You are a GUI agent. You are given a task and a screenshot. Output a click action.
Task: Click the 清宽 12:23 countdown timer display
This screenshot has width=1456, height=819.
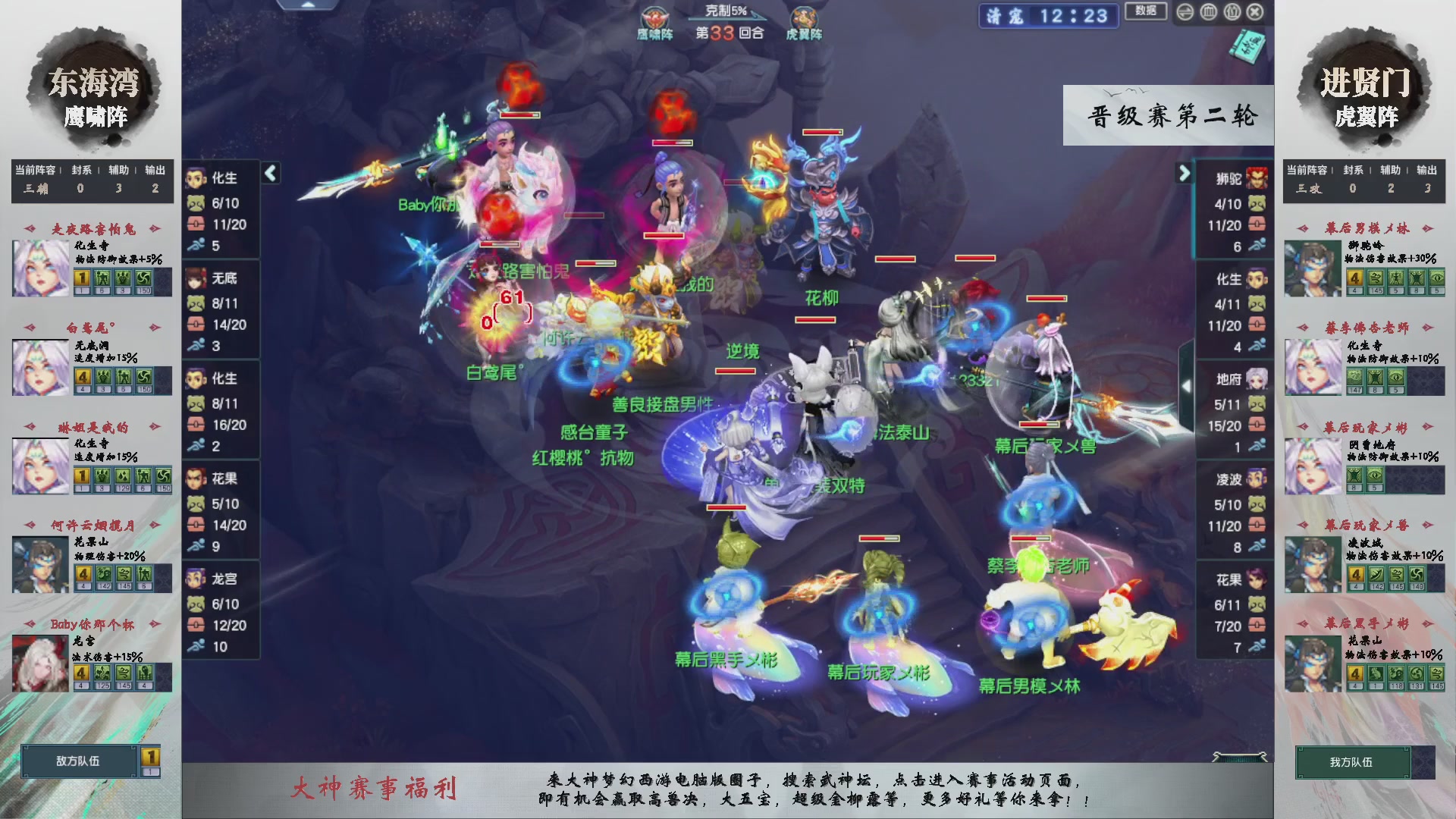(1049, 17)
